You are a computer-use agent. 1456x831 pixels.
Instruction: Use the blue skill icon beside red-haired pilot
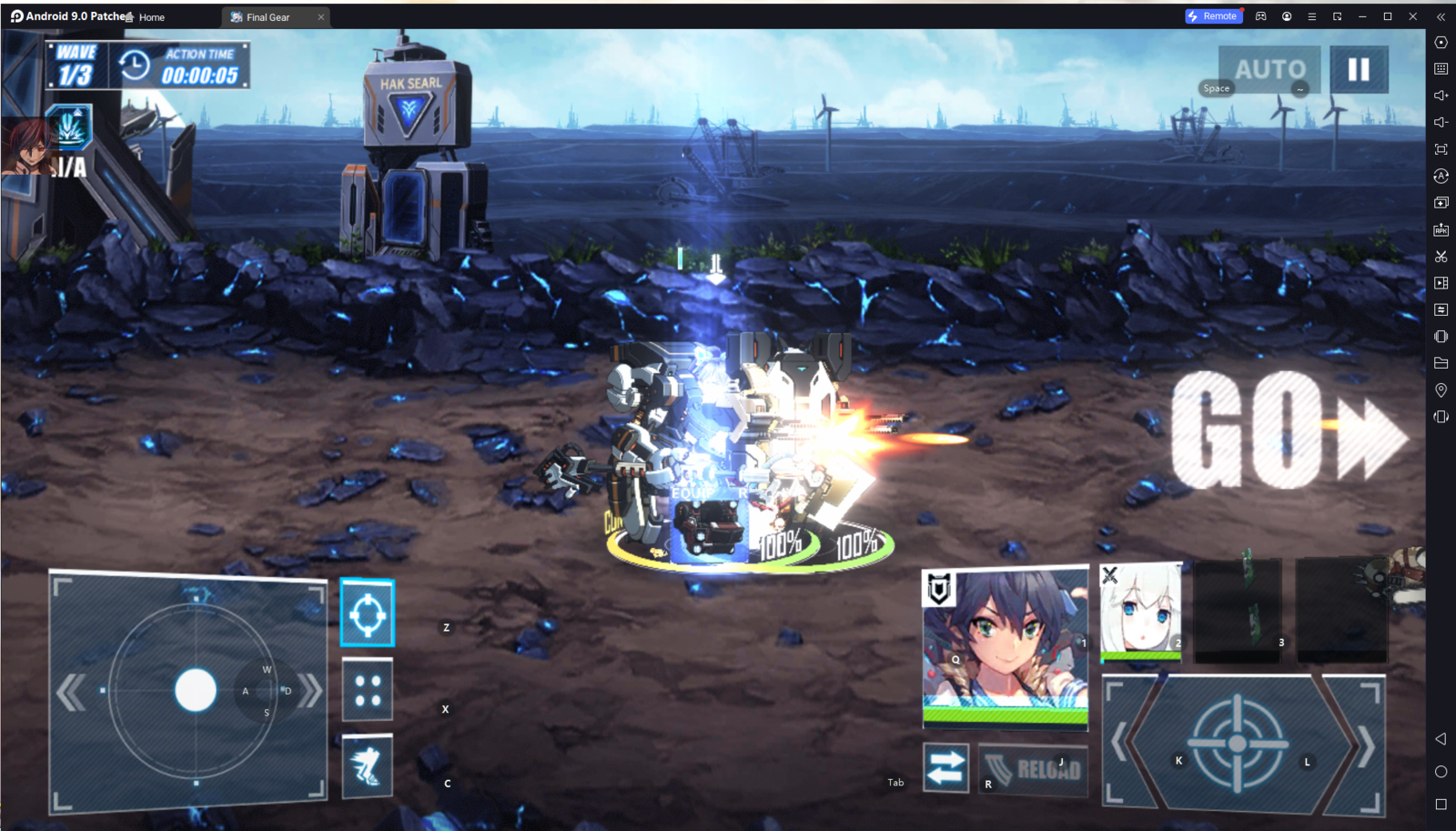click(71, 127)
